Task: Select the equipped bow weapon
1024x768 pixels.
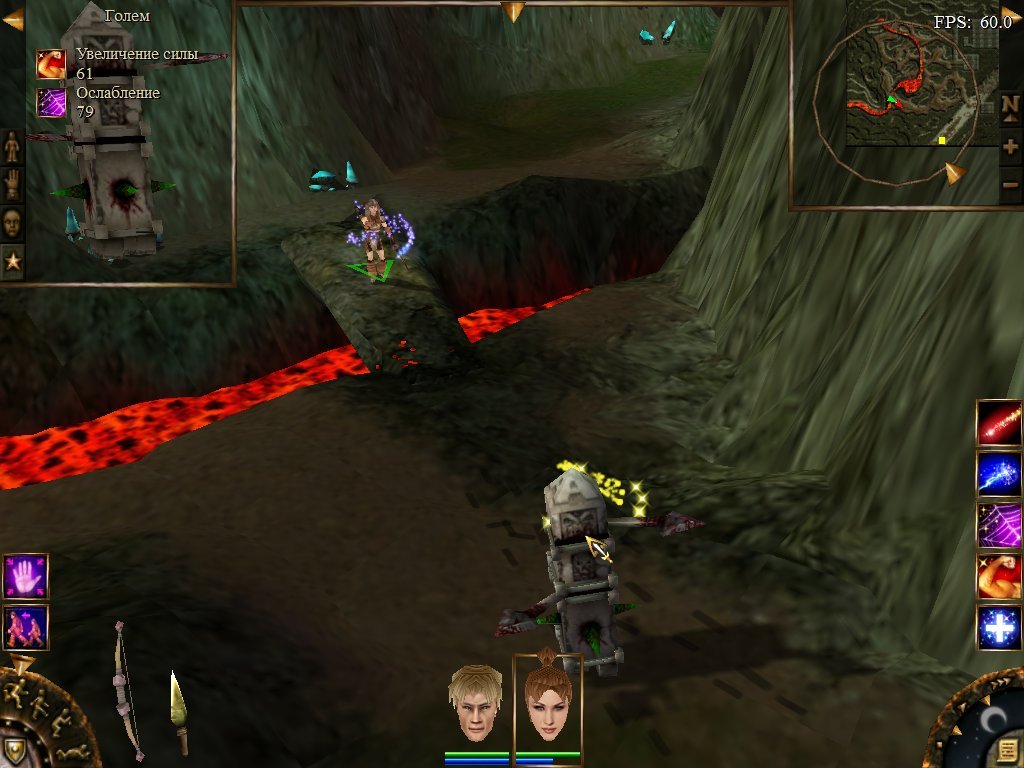Action: tap(126, 690)
